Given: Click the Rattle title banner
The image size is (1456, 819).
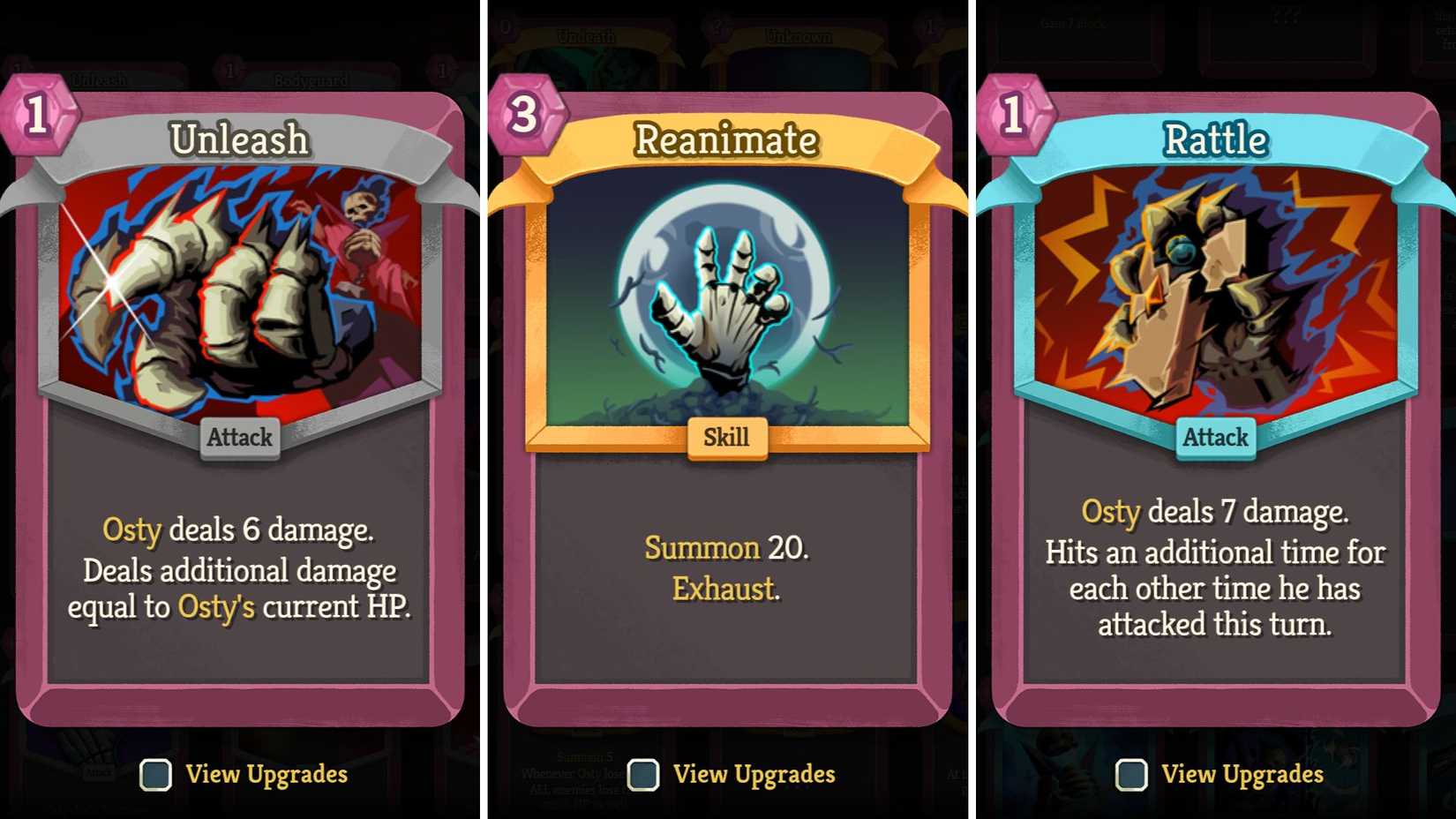Looking at the screenshot, I should click(x=1215, y=139).
